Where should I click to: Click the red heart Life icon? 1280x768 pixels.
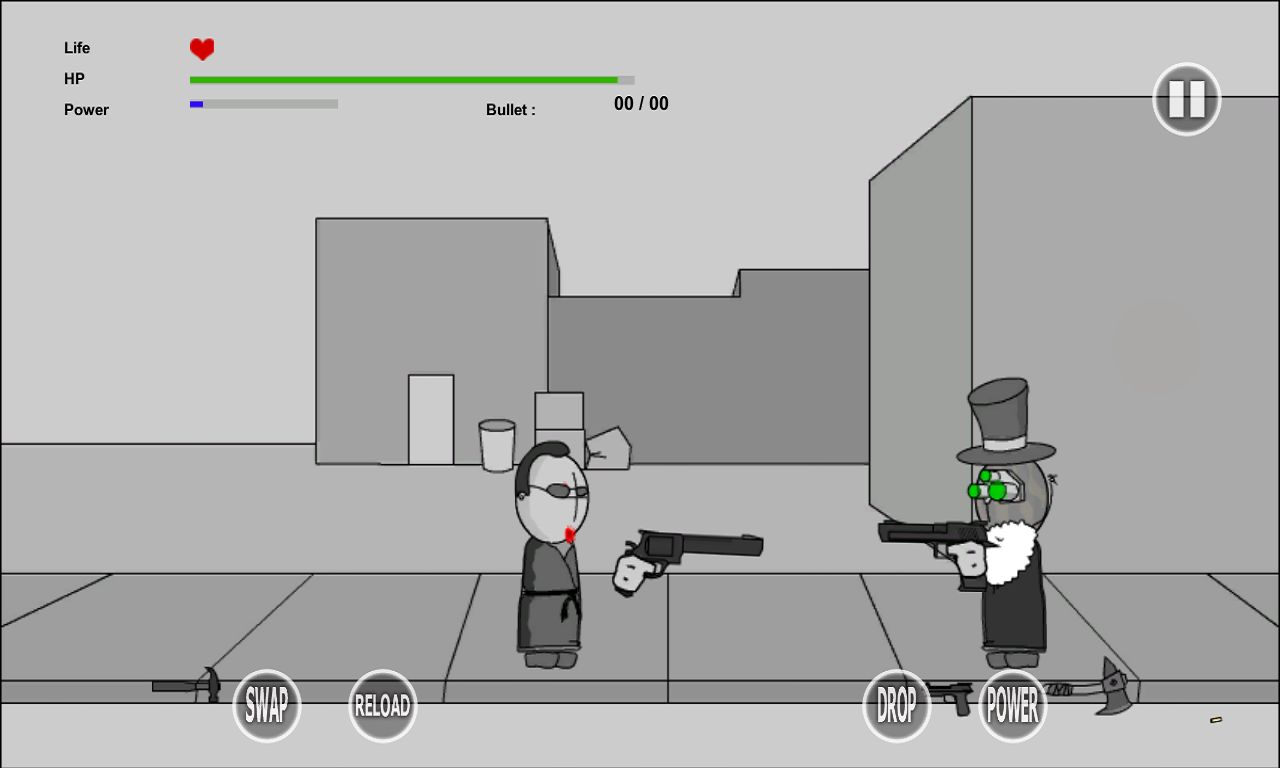click(x=200, y=47)
